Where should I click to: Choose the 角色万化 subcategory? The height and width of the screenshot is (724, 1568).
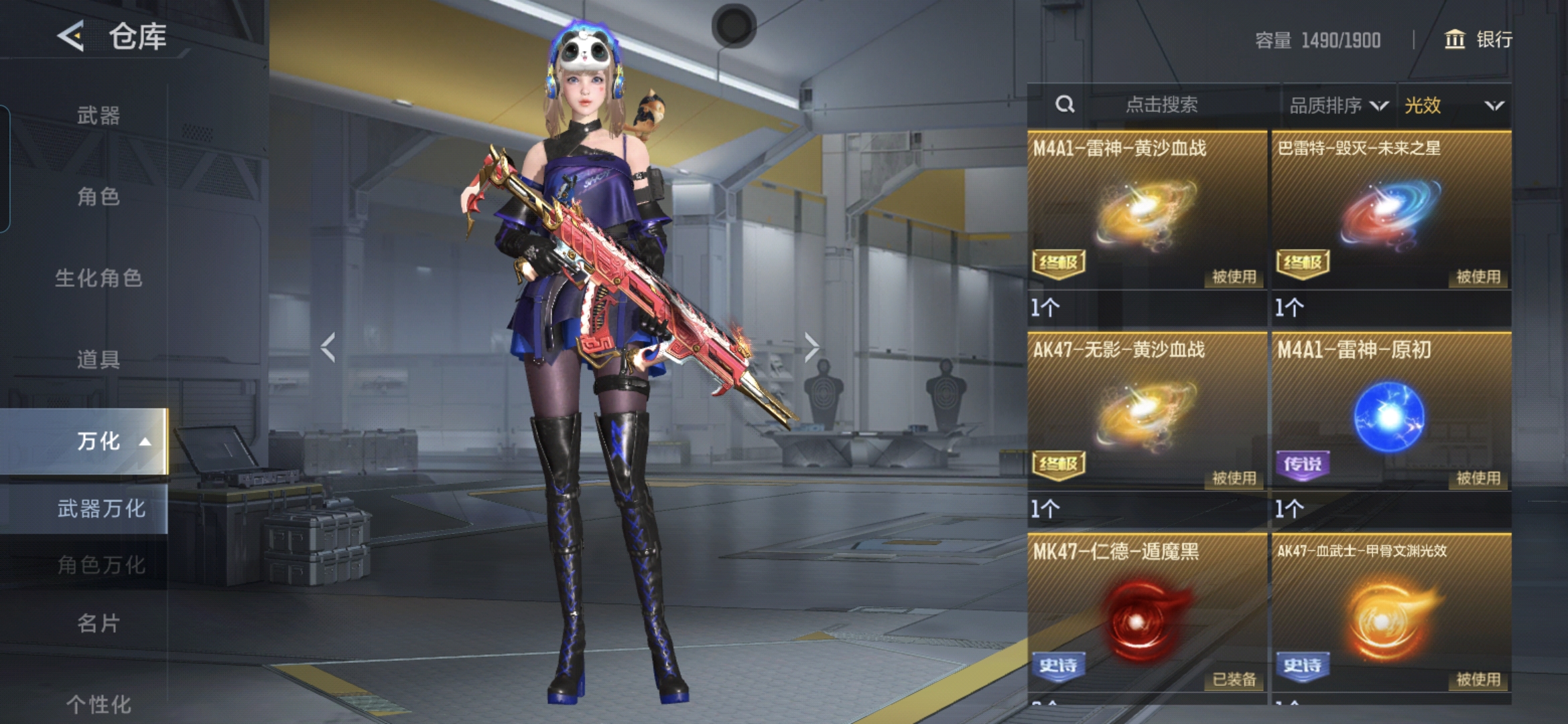pos(101,565)
